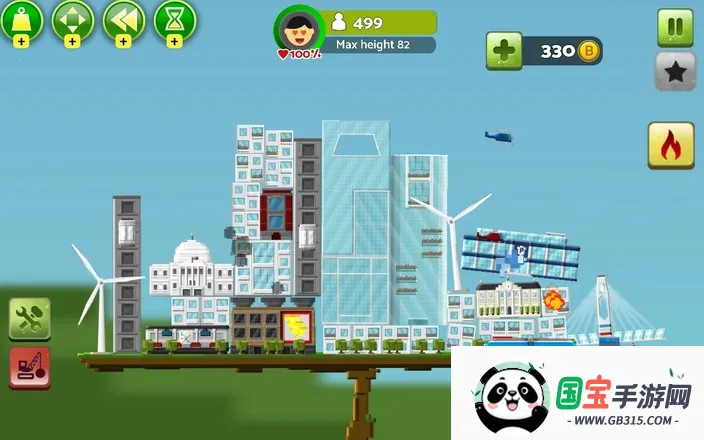
Task: Open the wrench and hammer build tools
Action: pos(30,319)
